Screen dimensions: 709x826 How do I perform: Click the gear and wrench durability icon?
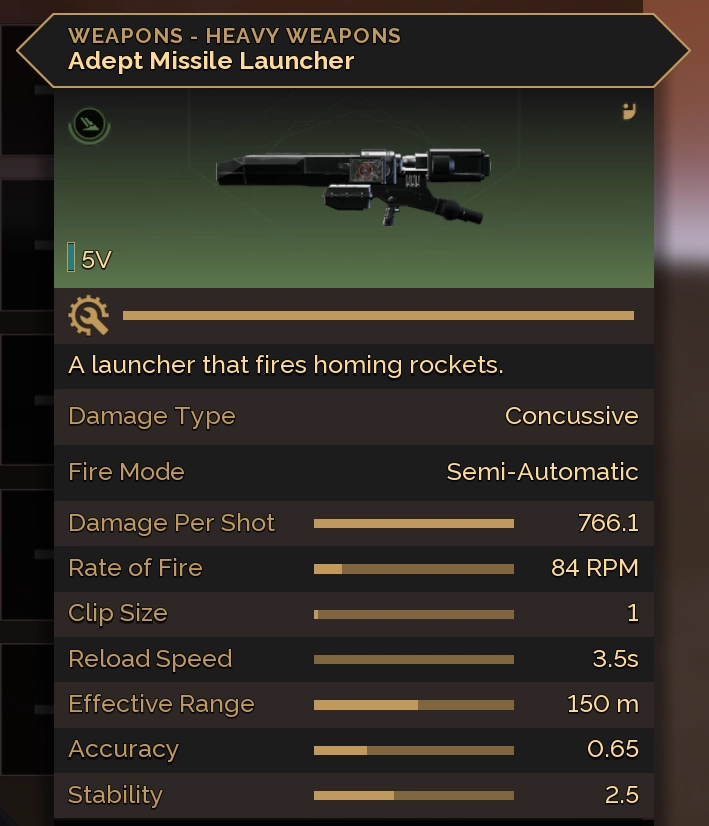pyautogui.click(x=88, y=316)
